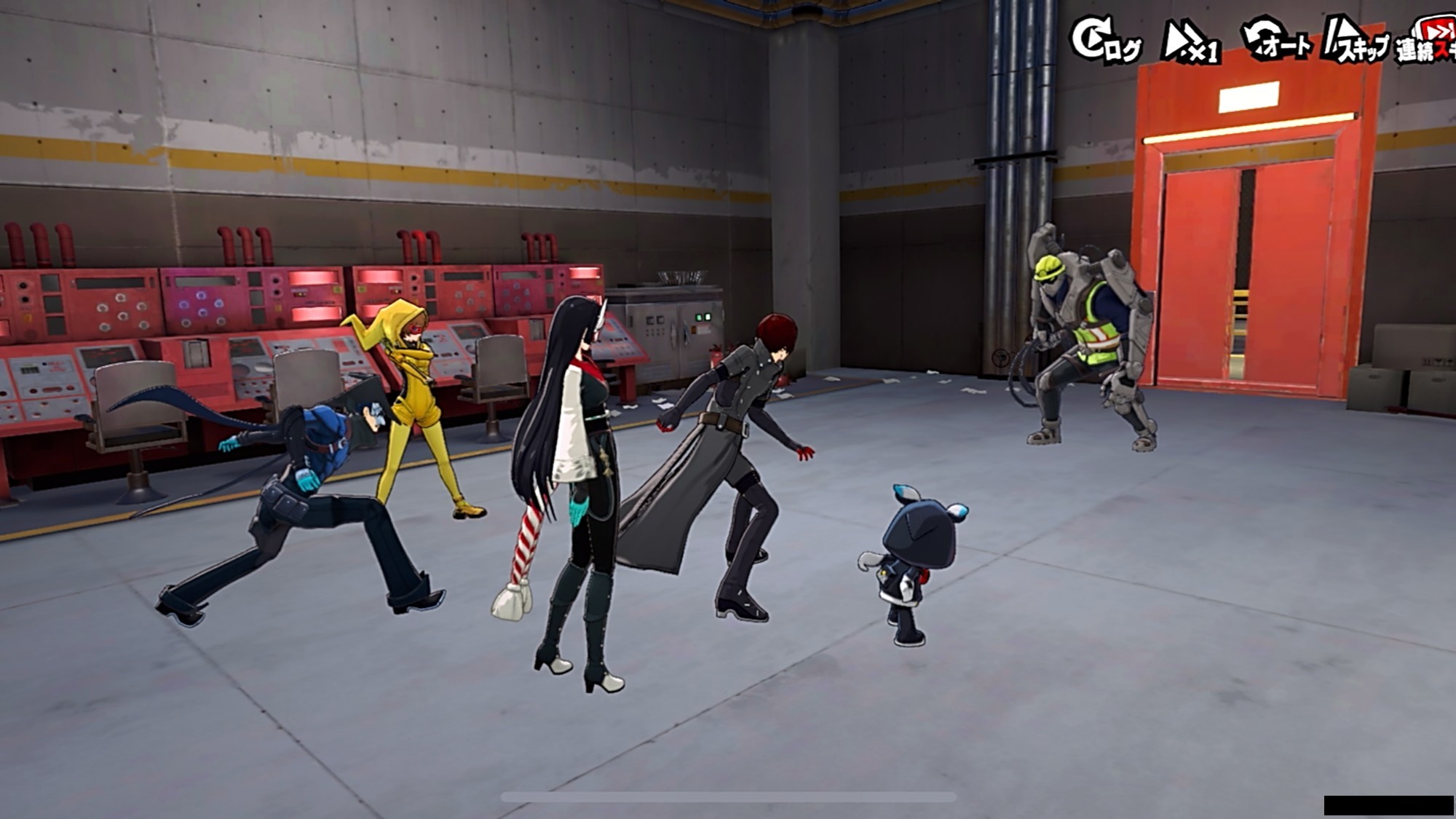
Task: Toggle オート (Auto) mode
Action: point(1277,40)
